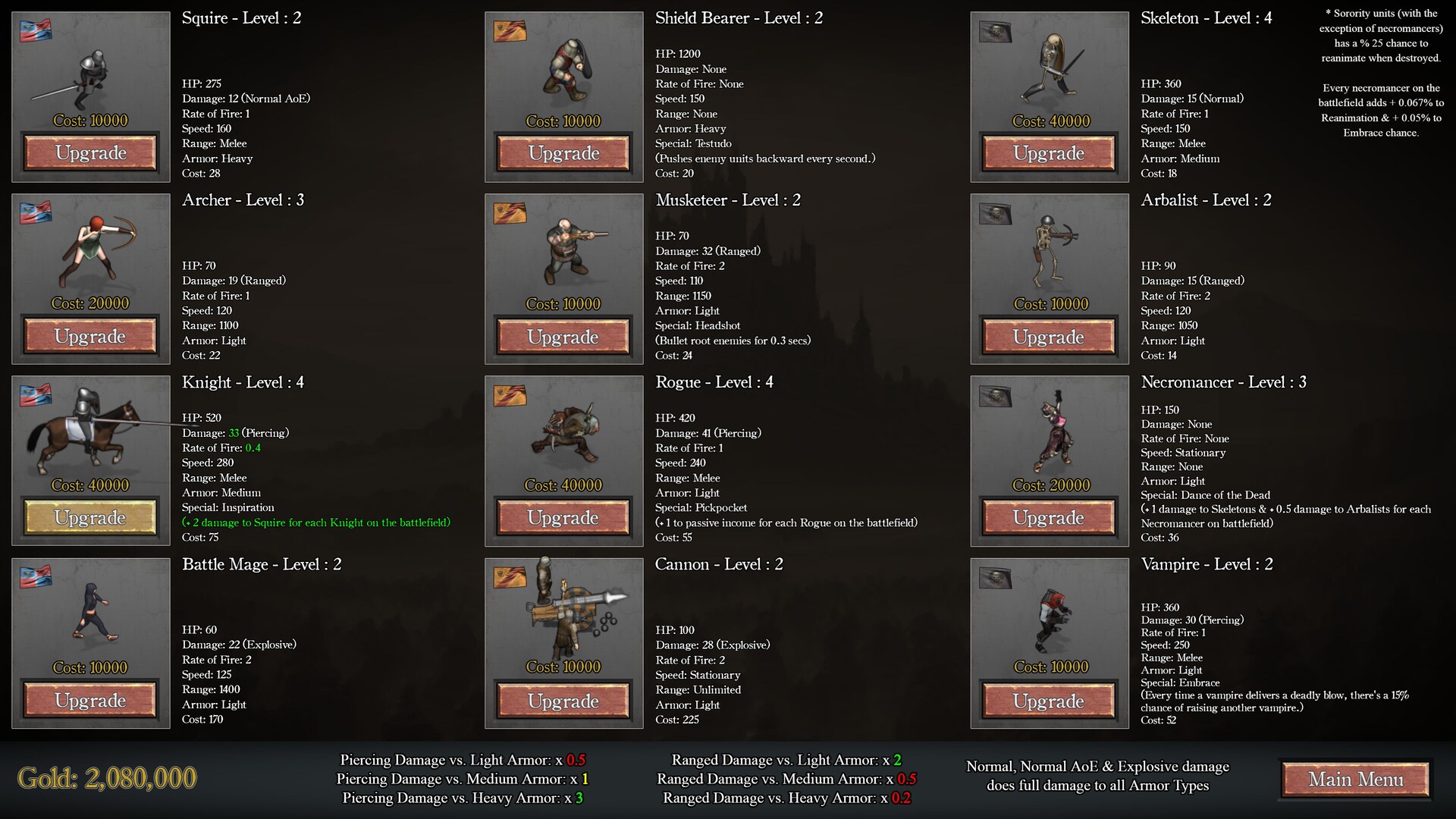Upgrade the Cannon unit

tap(563, 701)
